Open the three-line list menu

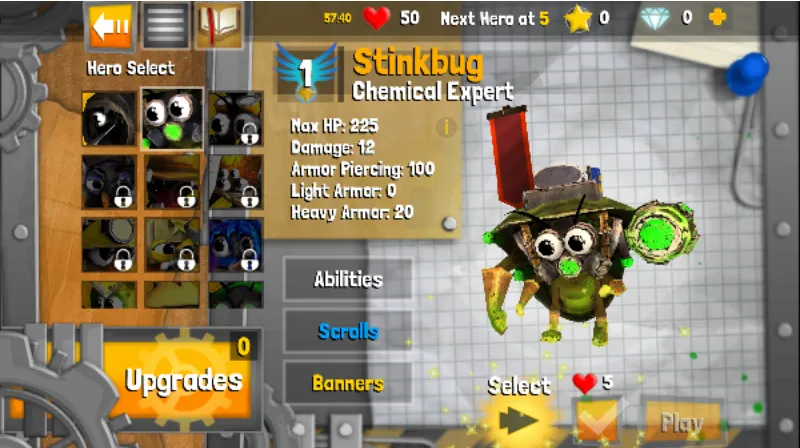165,26
